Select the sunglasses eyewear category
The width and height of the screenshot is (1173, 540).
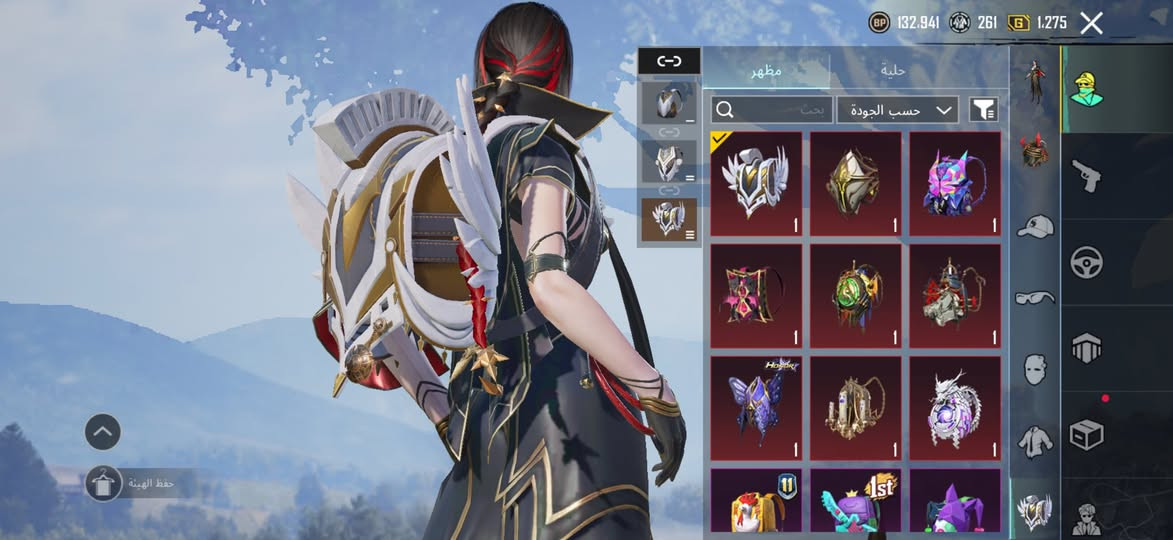tap(1034, 297)
